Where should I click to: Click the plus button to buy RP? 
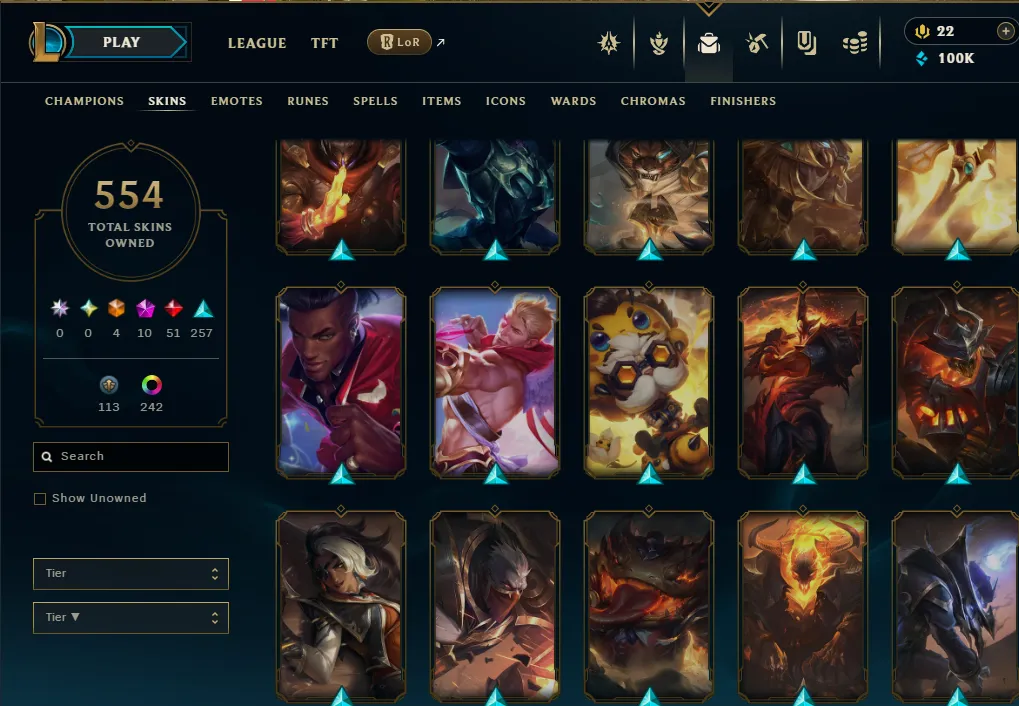[1005, 31]
